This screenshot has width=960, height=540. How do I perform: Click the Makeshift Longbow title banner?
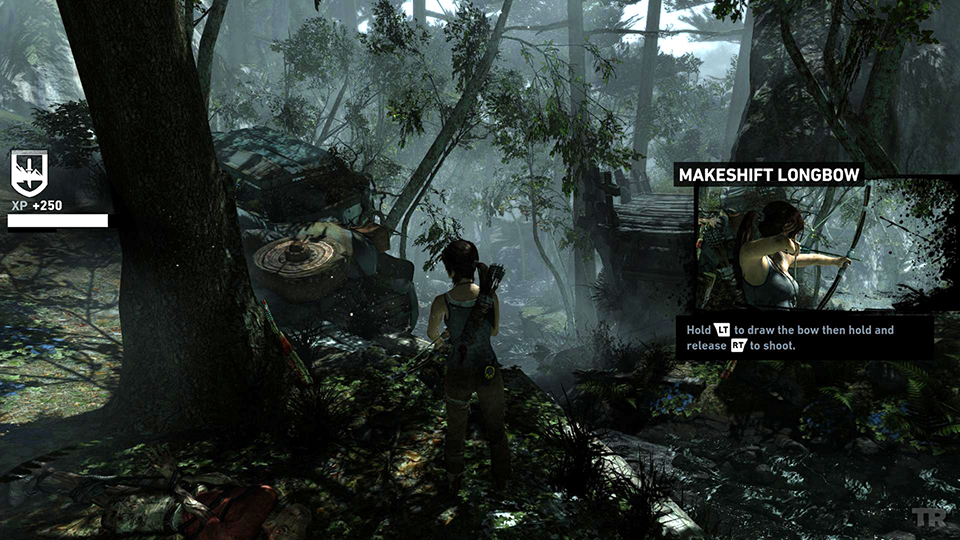[x=769, y=175]
